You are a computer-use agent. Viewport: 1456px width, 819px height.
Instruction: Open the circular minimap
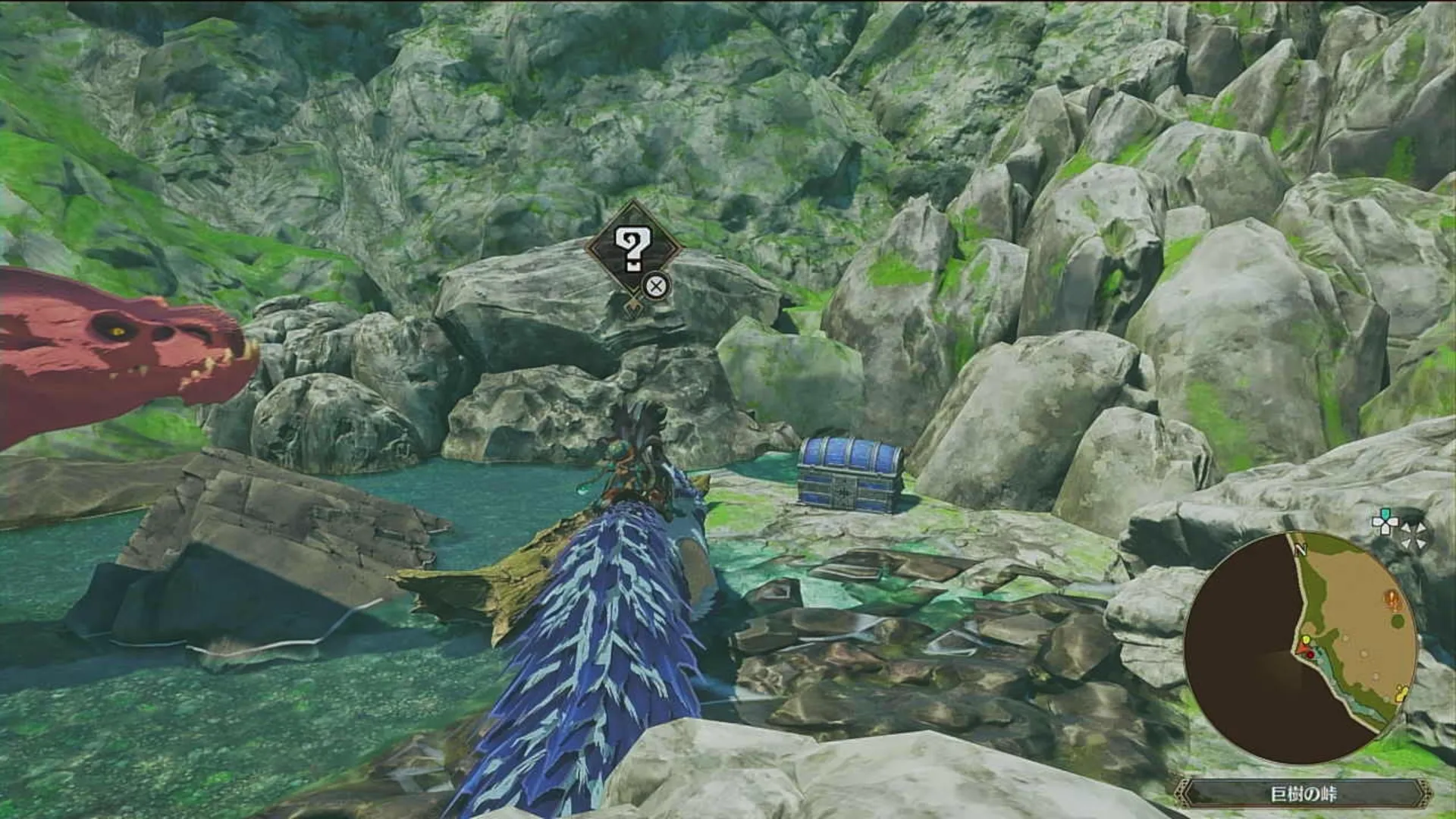coord(1301,648)
